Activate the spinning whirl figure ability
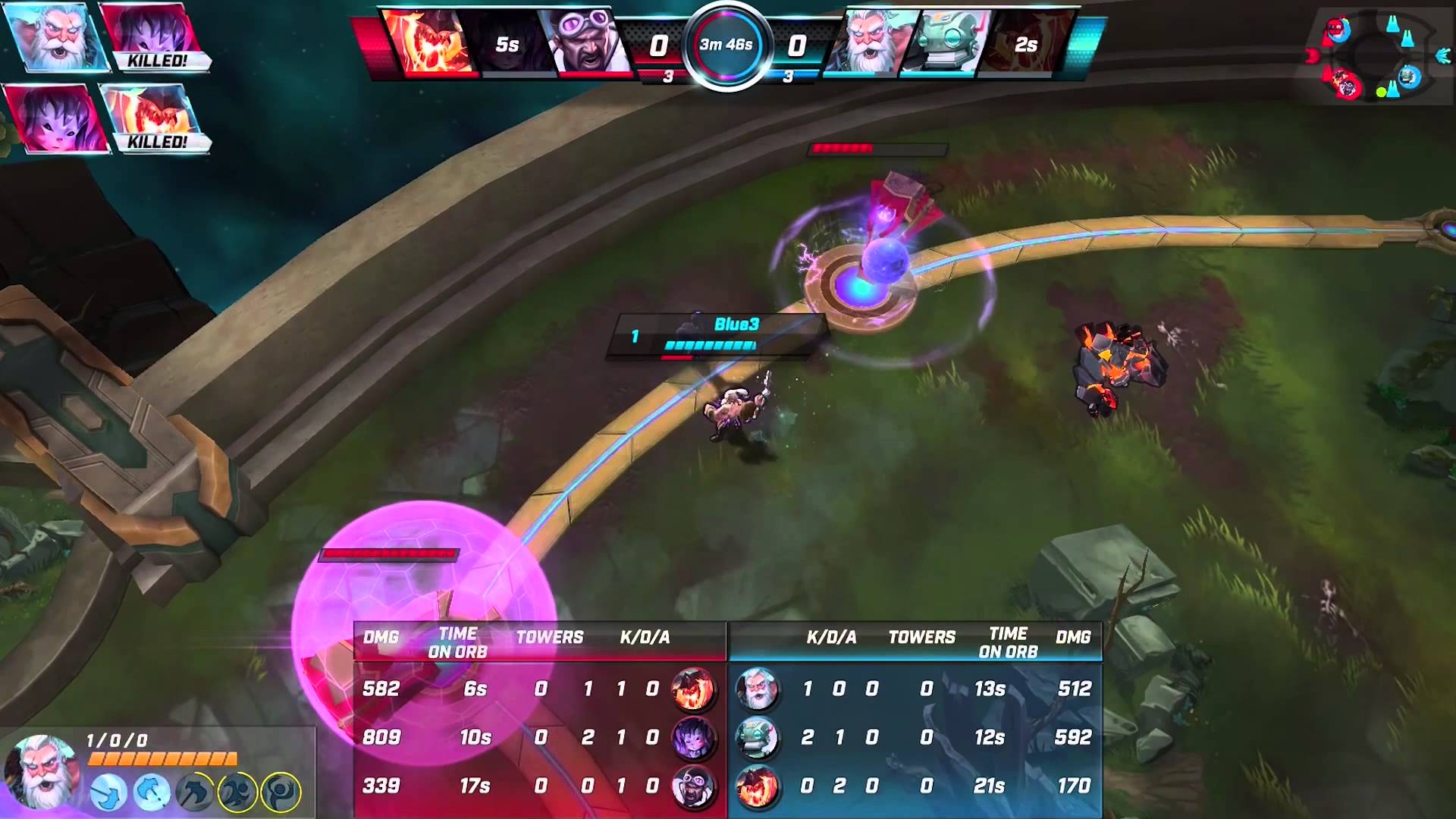The width and height of the screenshot is (1456, 819). click(281, 792)
